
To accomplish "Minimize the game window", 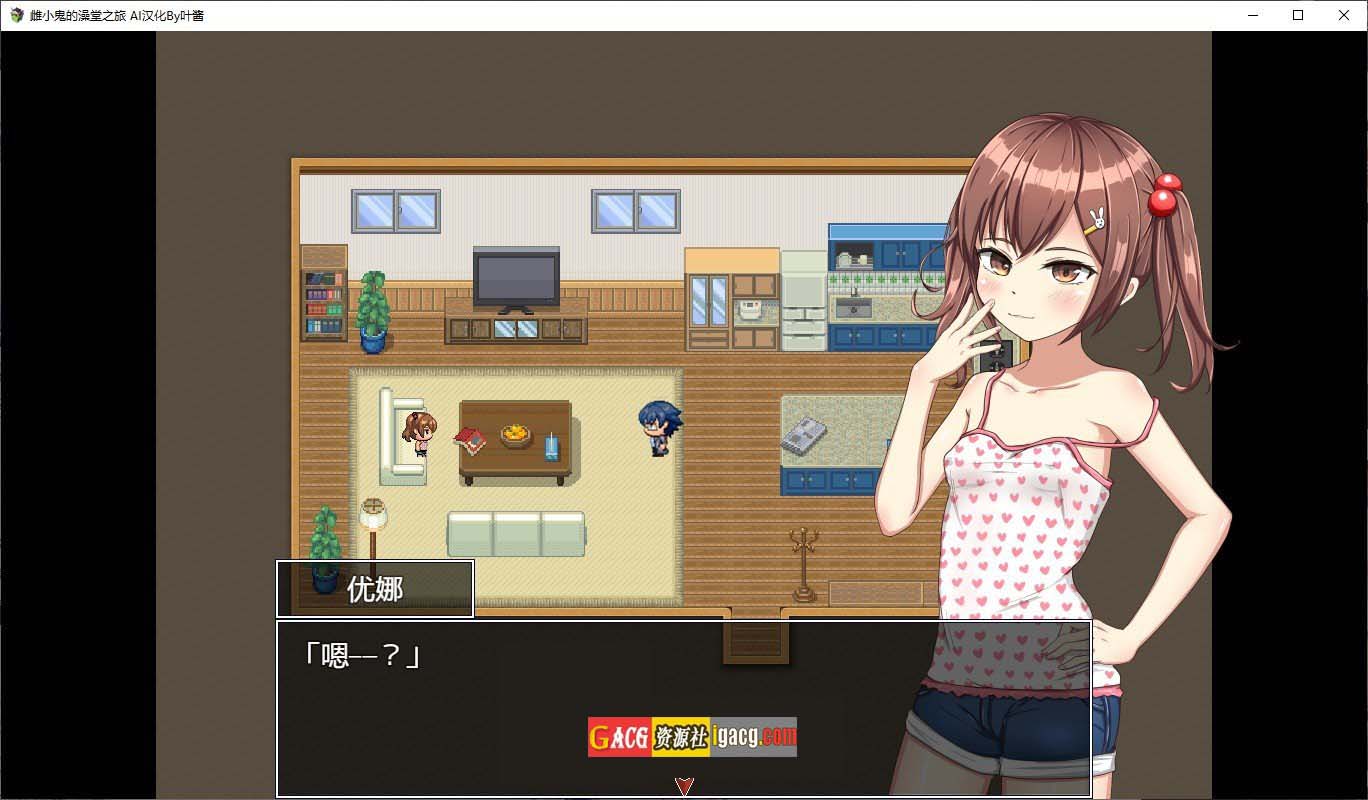I will click(1252, 15).
